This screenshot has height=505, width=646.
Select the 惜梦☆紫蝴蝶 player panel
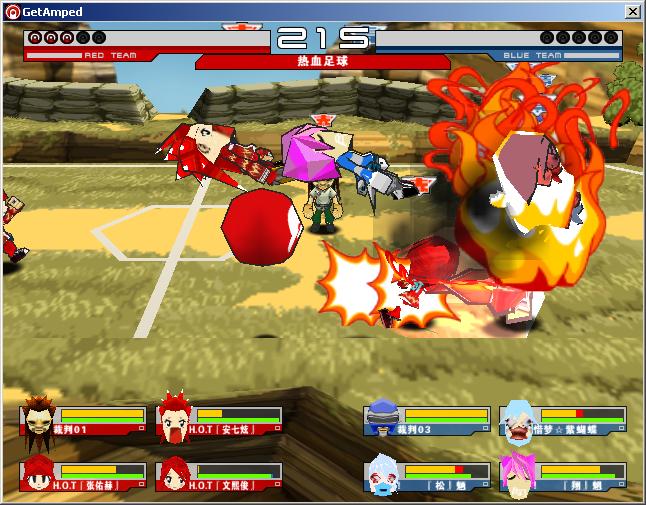(563, 421)
